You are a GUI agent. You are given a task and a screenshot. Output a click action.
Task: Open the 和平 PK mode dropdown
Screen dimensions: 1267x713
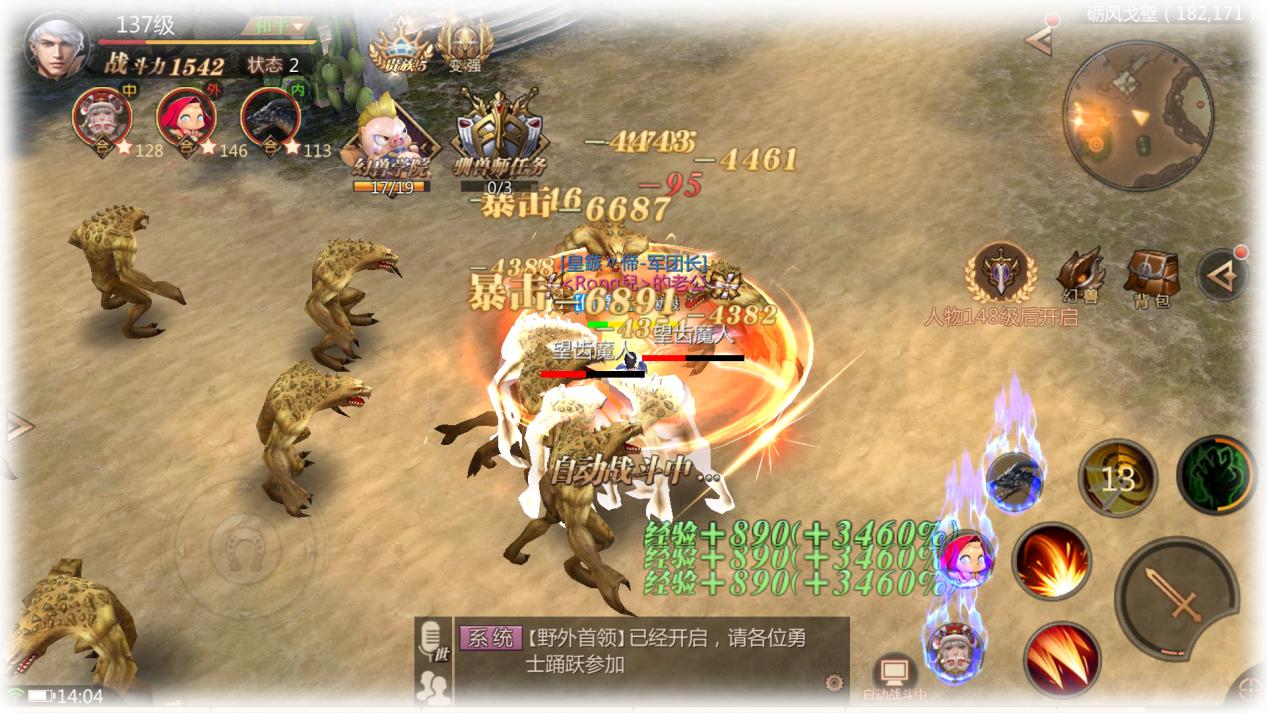tap(284, 26)
